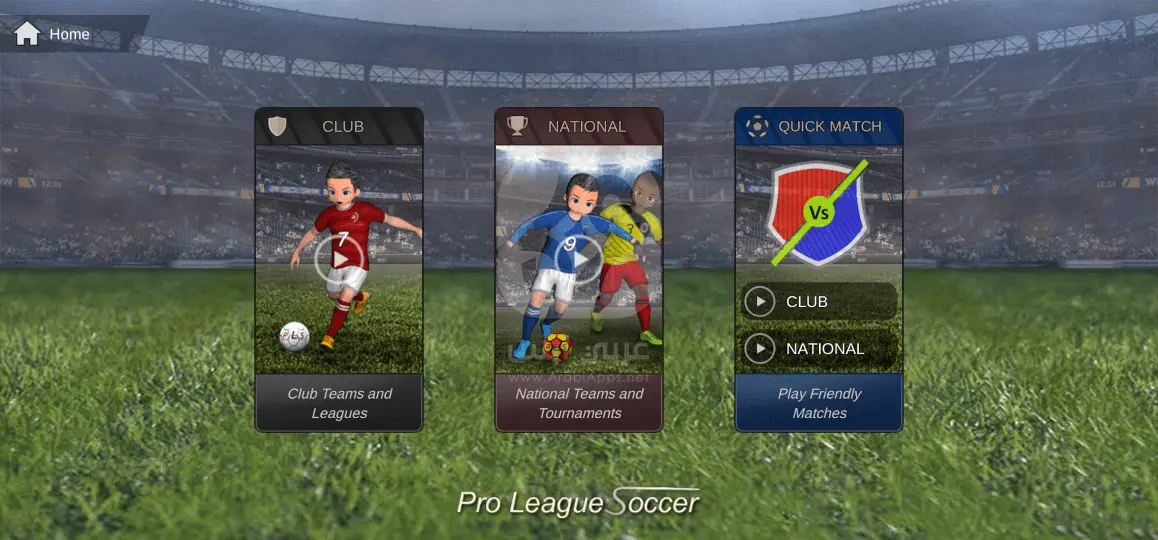1158x540 pixels.
Task: Choose NATIONAL under Quick Match
Action: pyautogui.click(x=819, y=348)
